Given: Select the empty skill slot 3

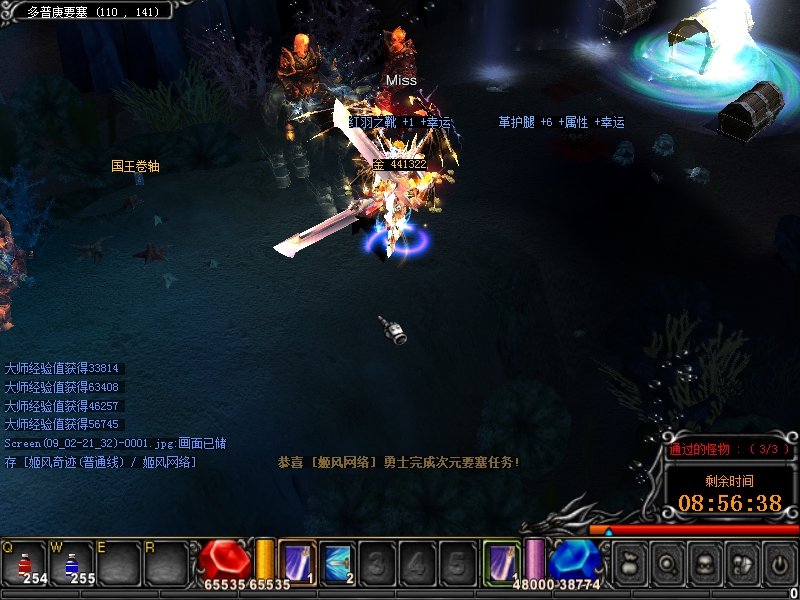Looking at the screenshot, I should tap(377, 562).
